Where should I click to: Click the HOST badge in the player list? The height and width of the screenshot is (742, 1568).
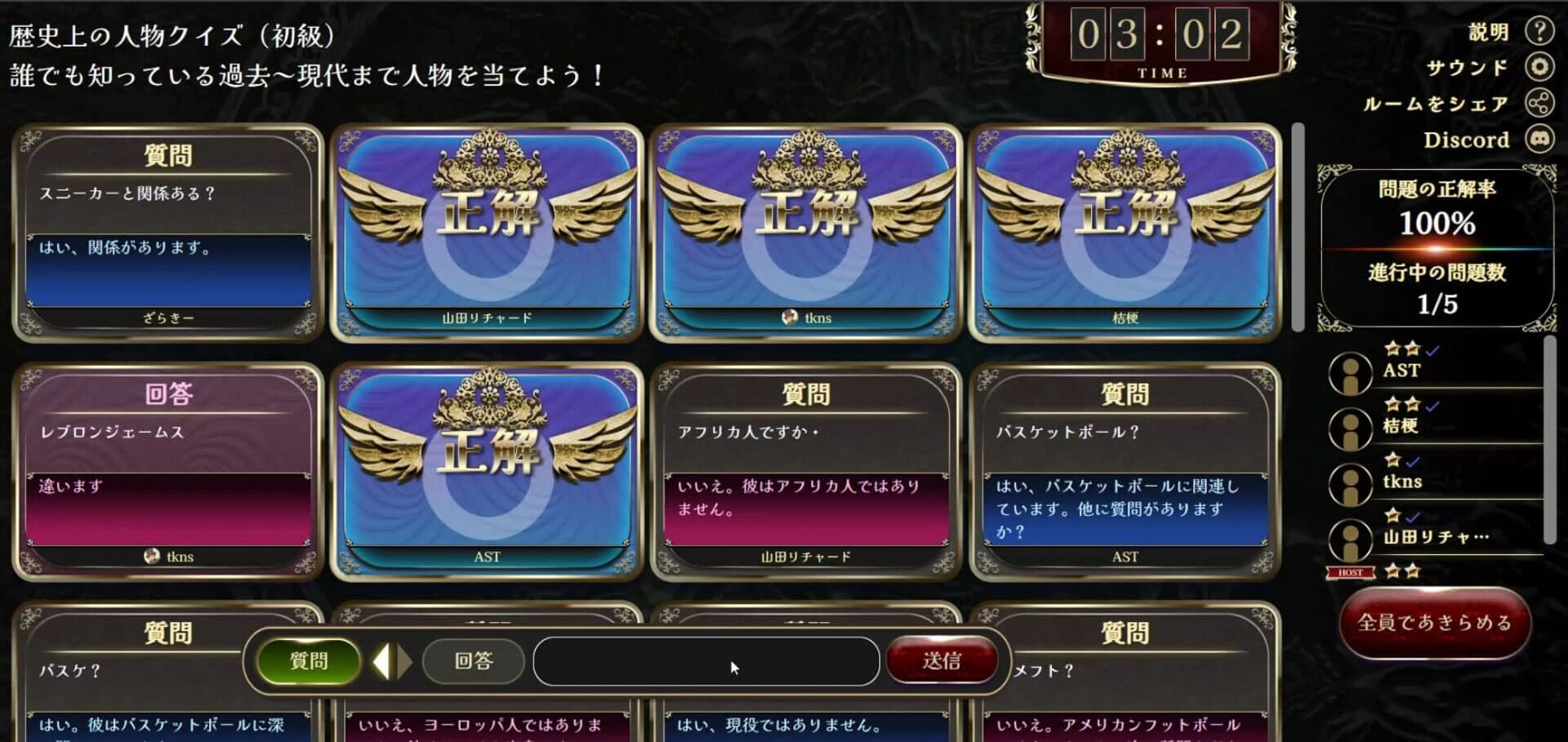pyautogui.click(x=1349, y=572)
